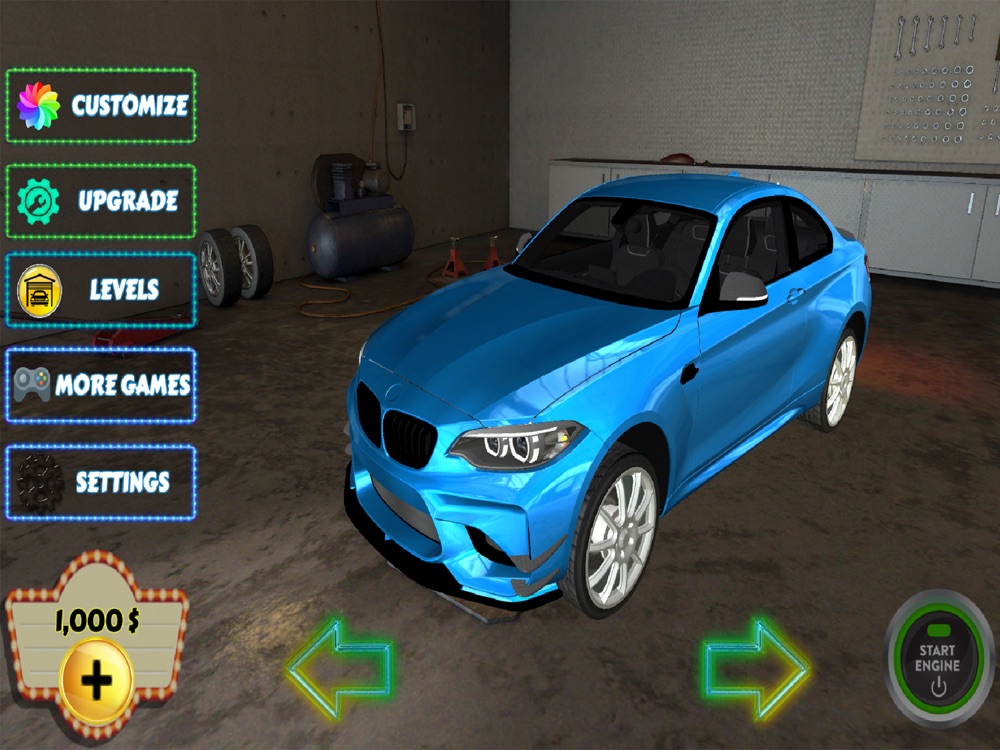Open the Upgrade menu
Screen dimensions: 1000x750
tap(101, 201)
